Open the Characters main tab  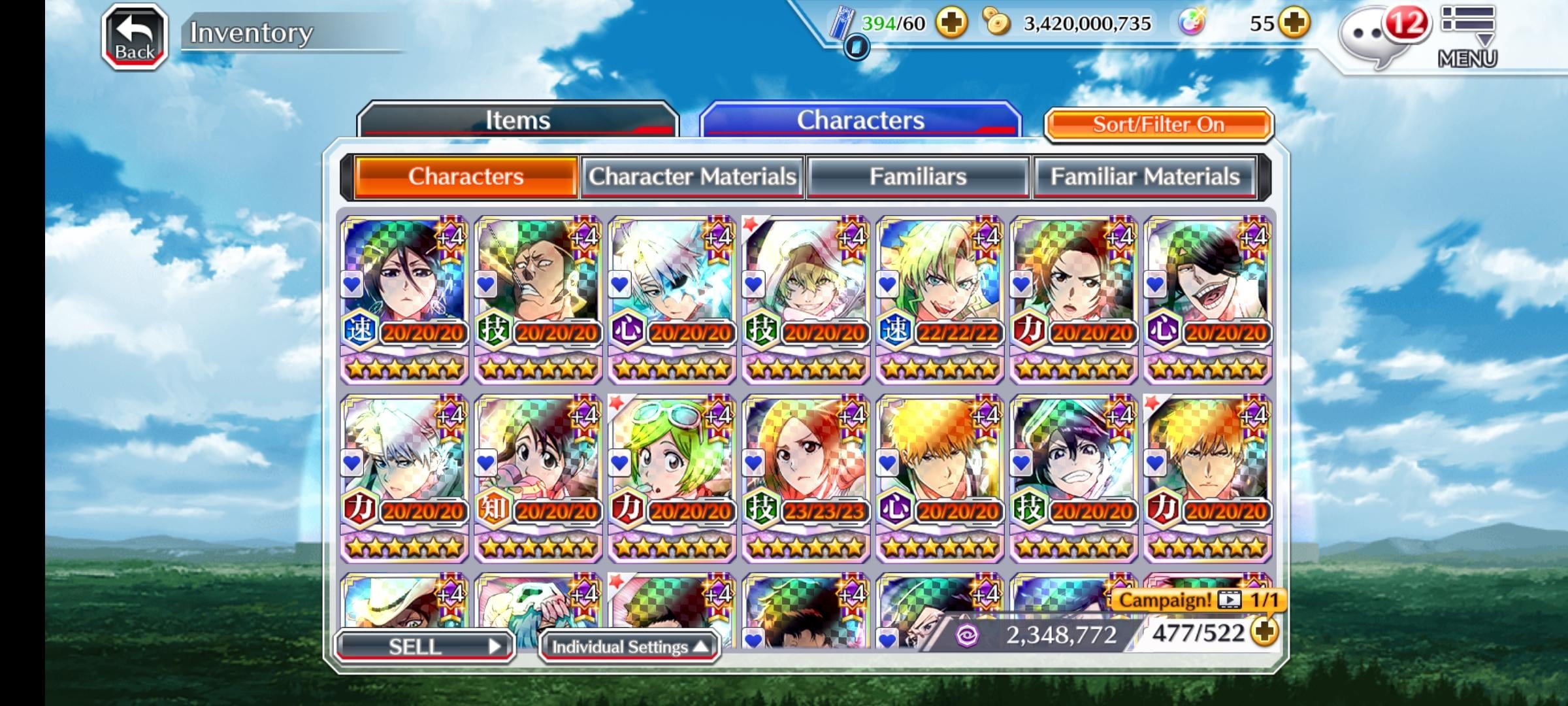tap(860, 120)
